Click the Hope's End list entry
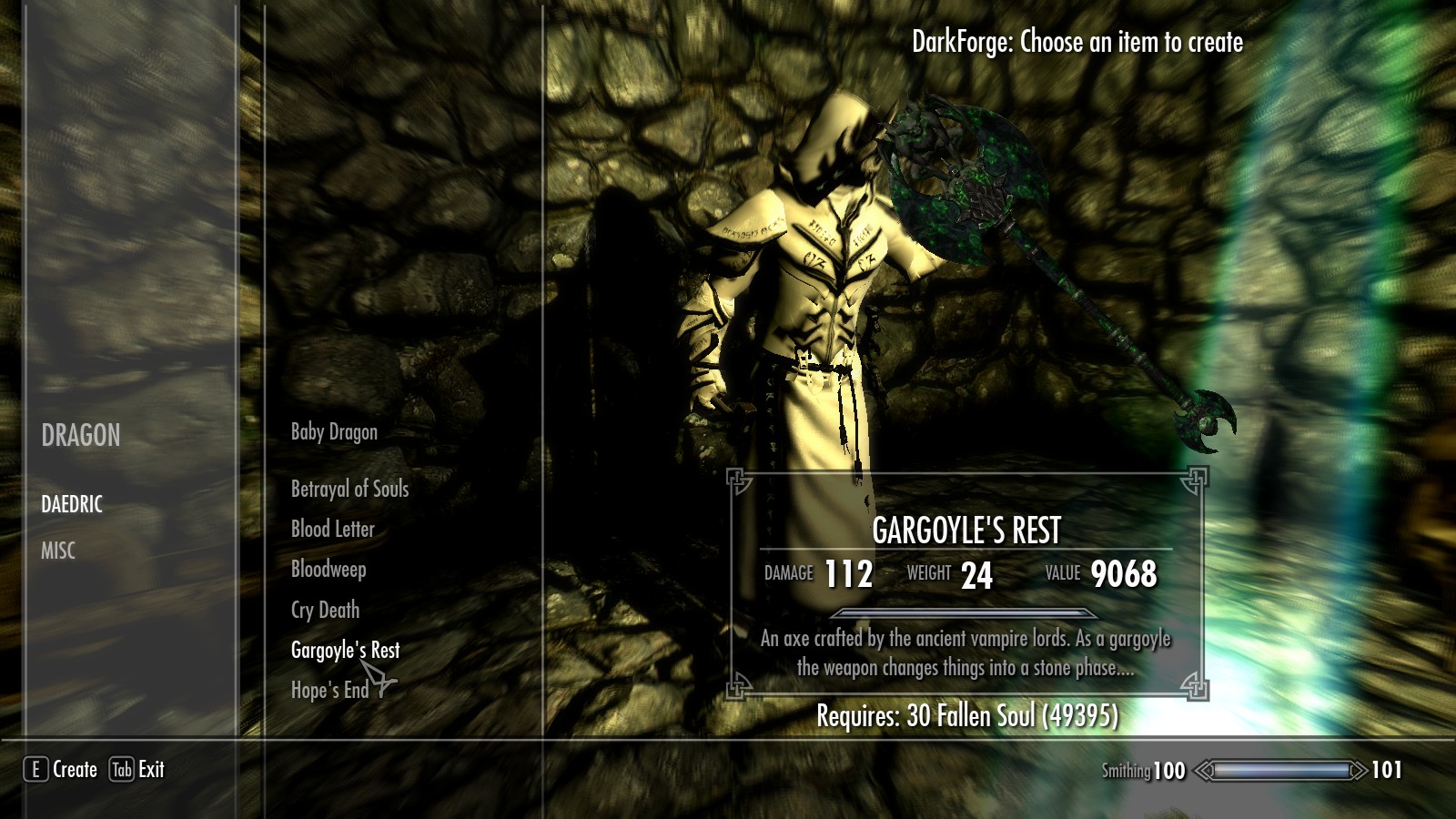 [x=329, y=691]
